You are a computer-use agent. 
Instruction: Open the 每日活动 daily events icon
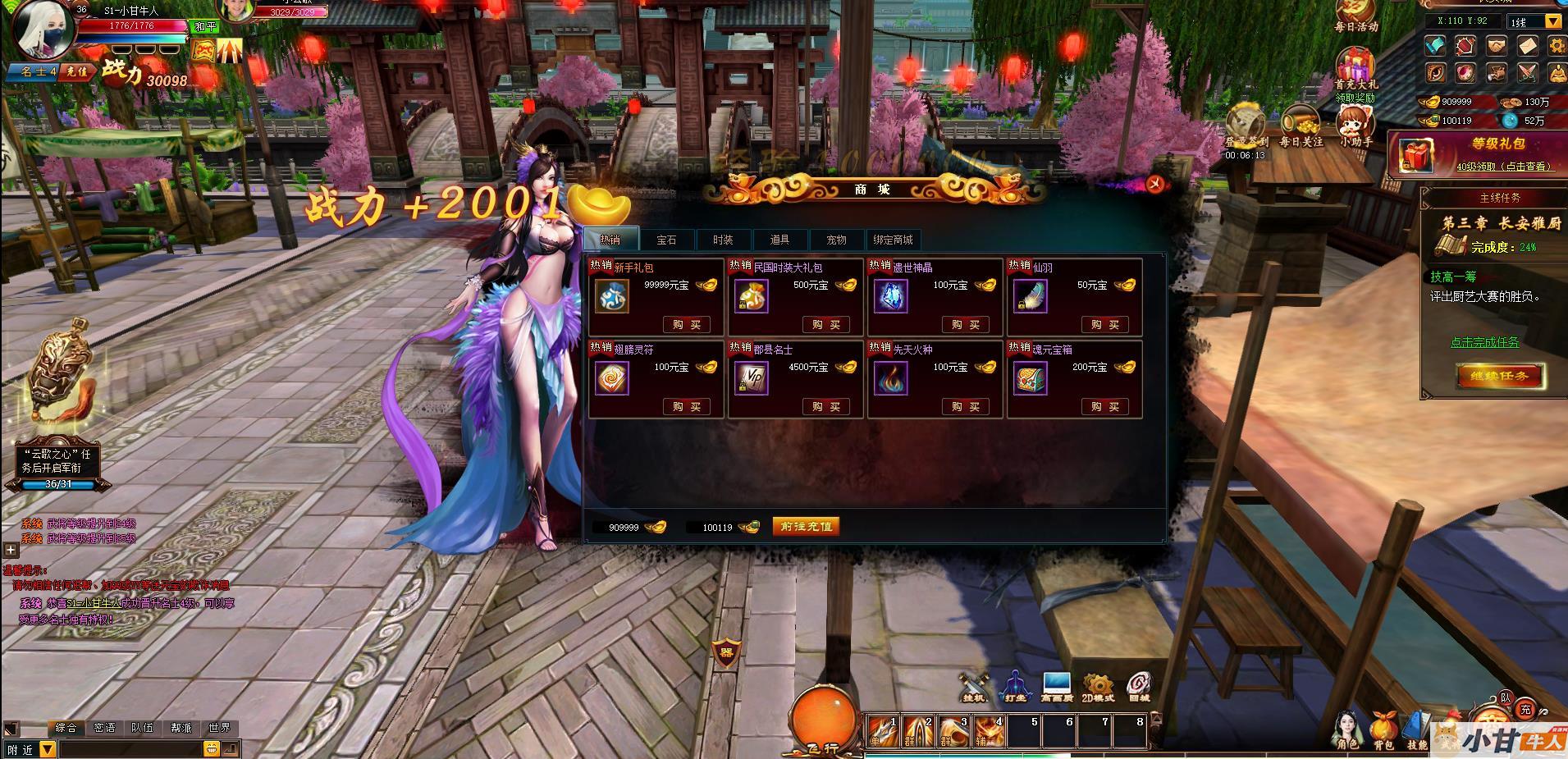click(x=1355, y=16)
